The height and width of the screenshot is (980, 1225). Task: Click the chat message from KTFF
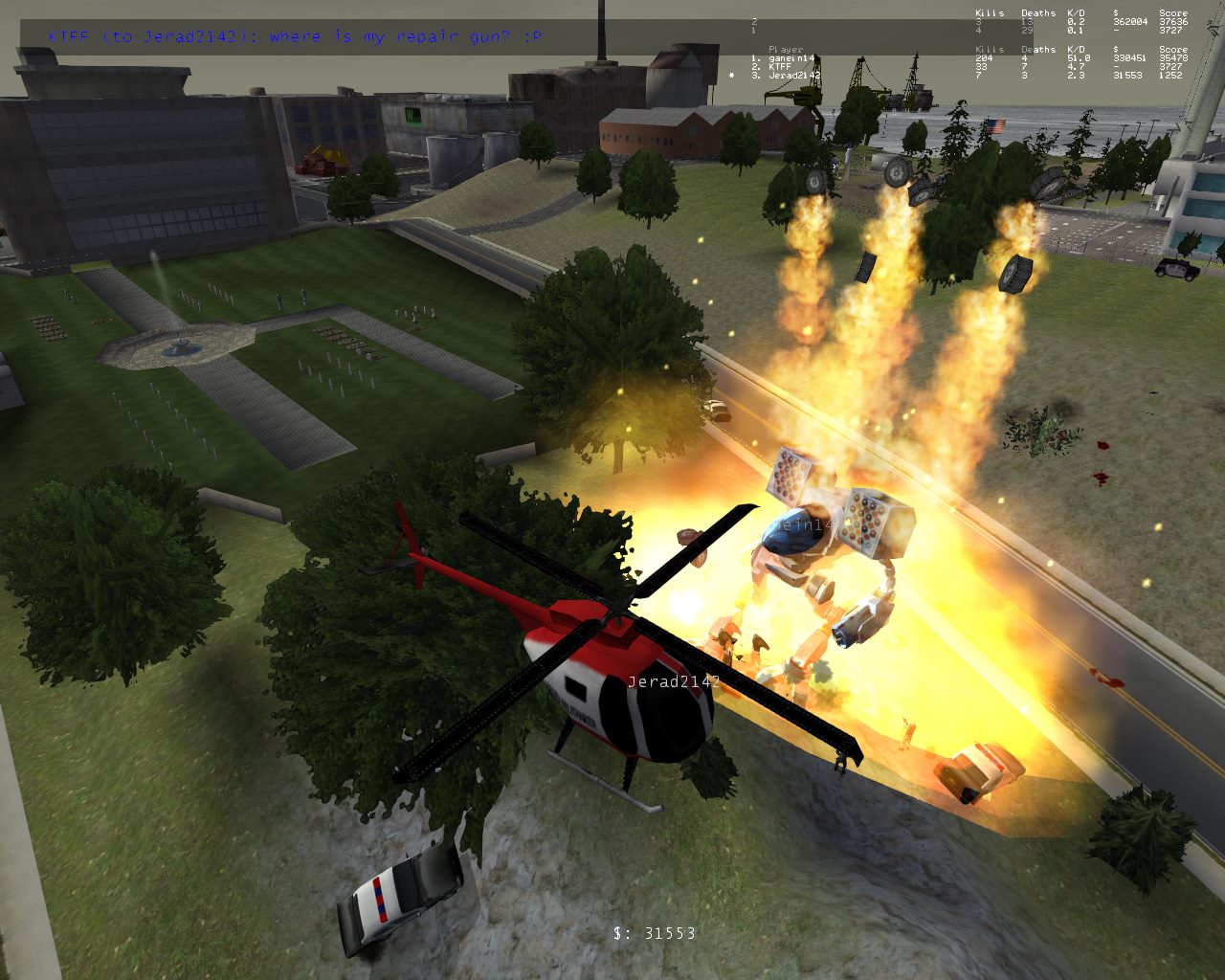(x=296, y=37)
